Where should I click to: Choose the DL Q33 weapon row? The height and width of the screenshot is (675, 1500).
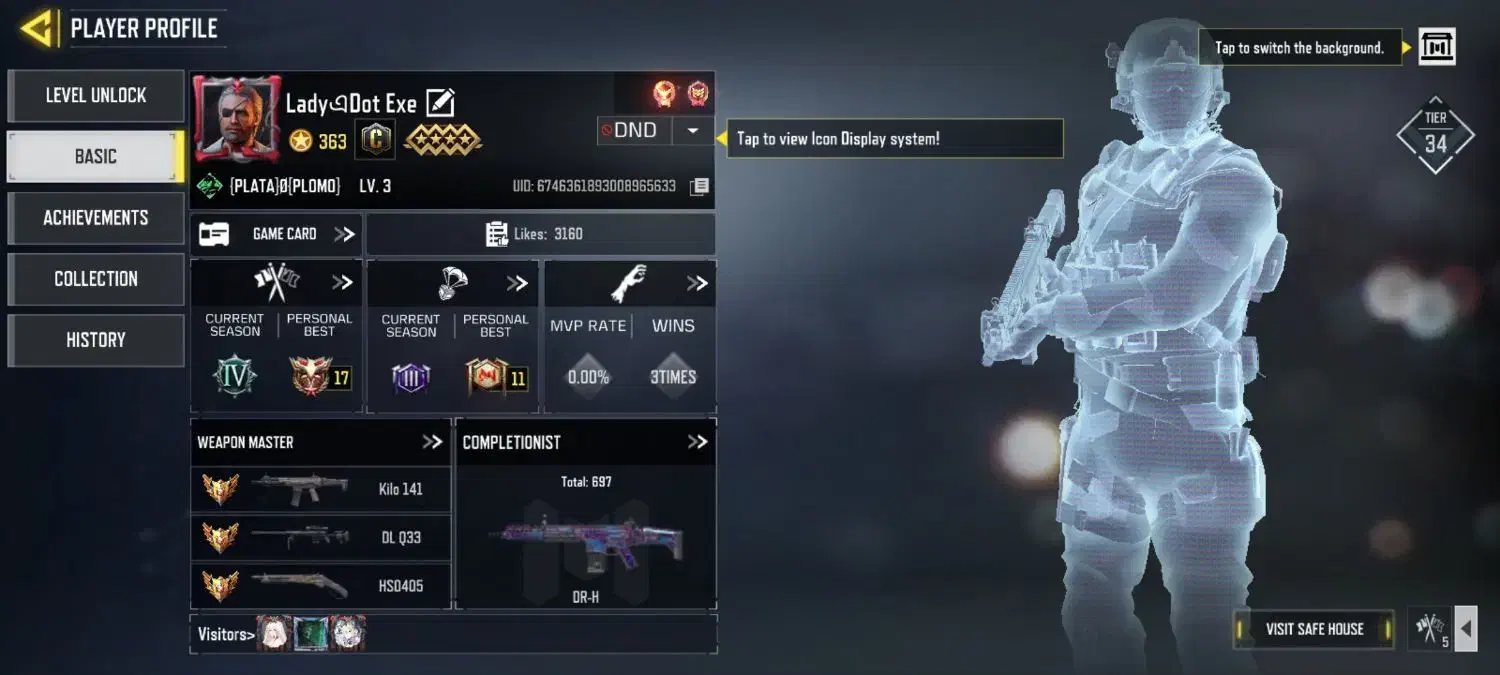[x=320, y=537]
